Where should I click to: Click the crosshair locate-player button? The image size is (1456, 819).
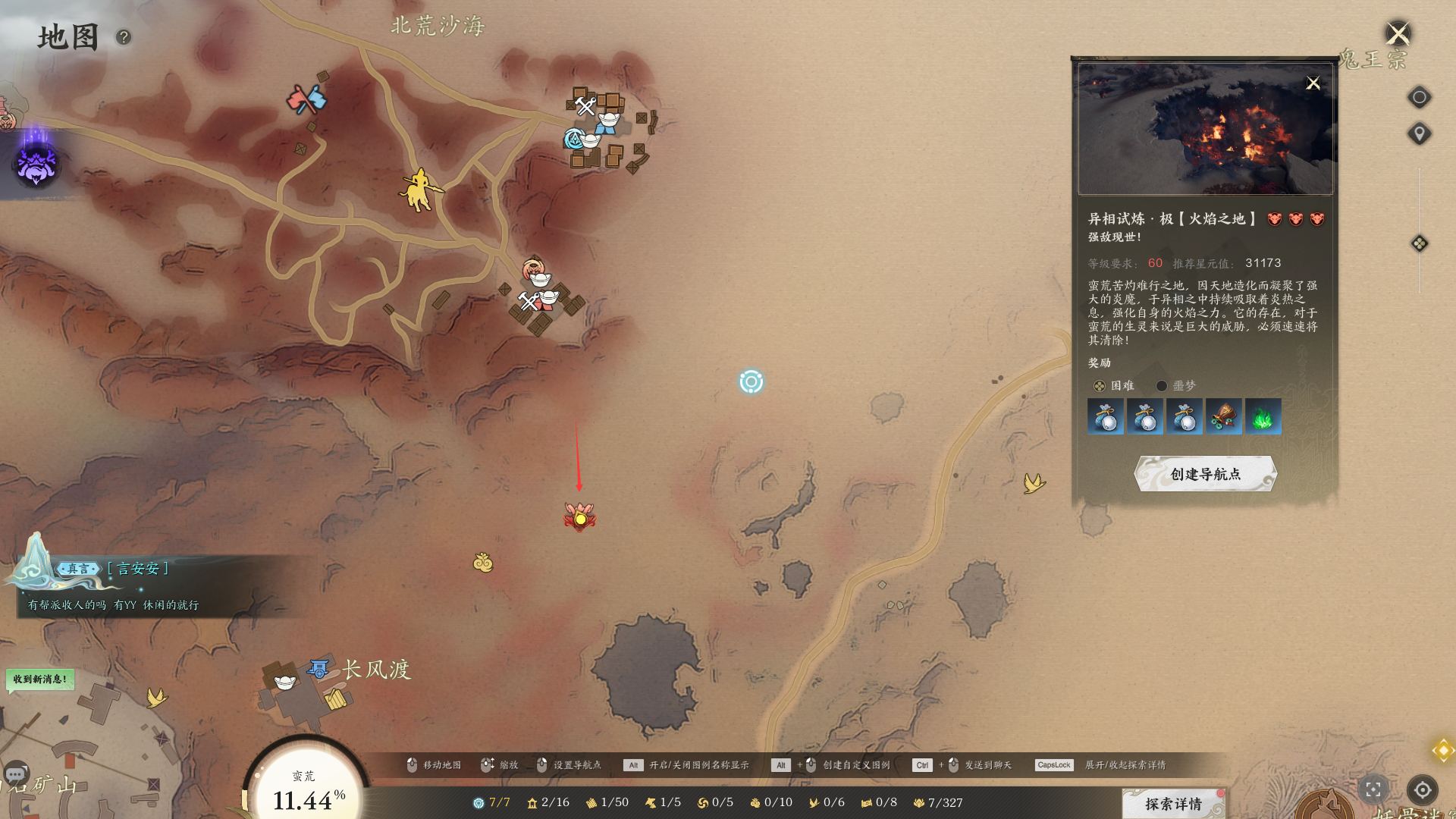click(x=1422, y=790)
